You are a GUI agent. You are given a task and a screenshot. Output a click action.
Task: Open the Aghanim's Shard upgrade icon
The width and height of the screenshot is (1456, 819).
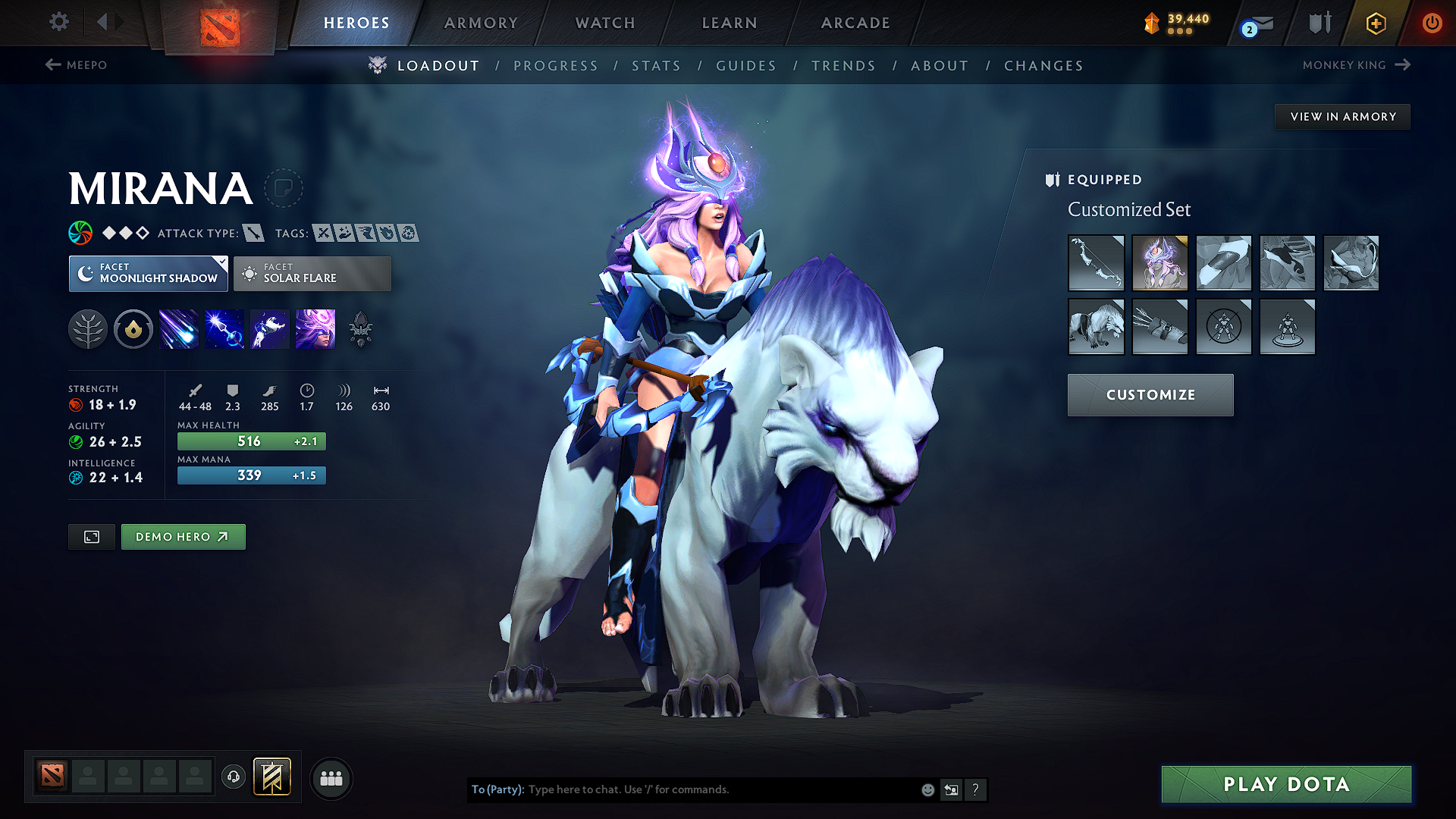tap(362, 328)
